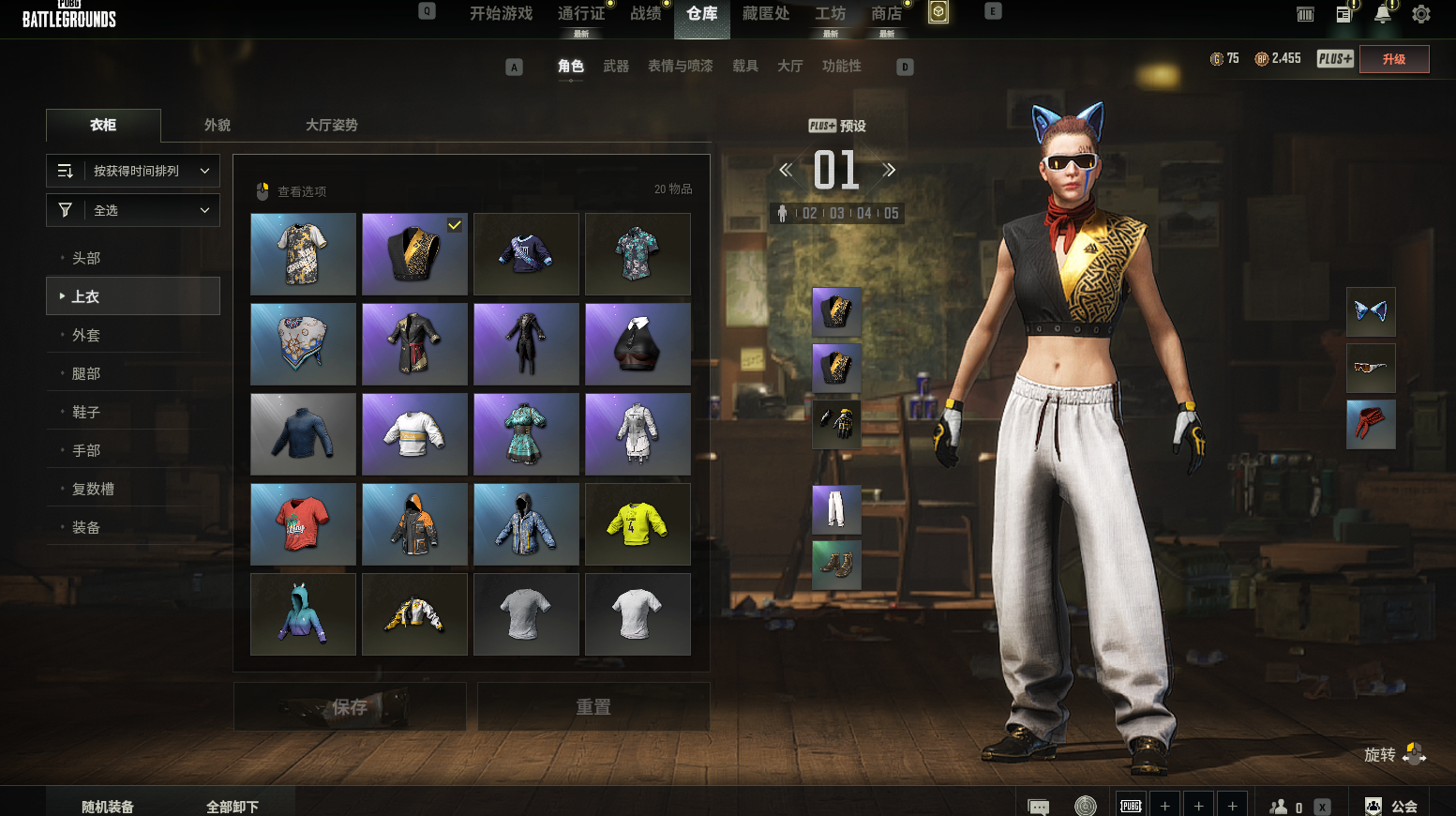Go to the next preset with right arrow
The image size is (1456, 816).
(889, 170)
